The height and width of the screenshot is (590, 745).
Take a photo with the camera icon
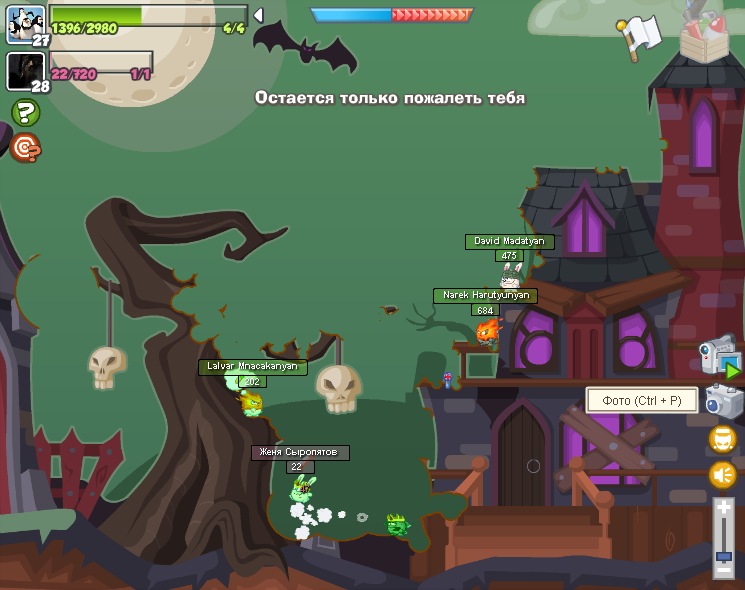click(723, 401)
